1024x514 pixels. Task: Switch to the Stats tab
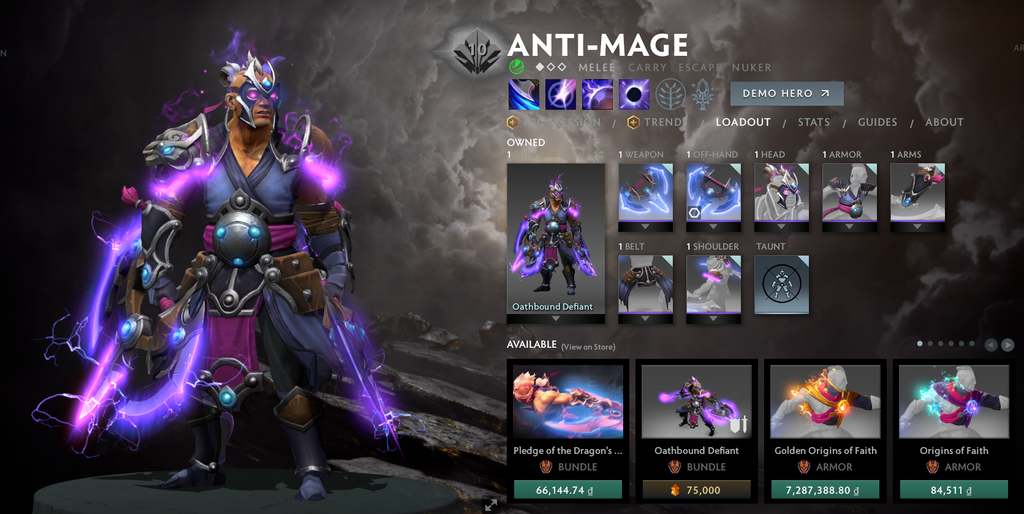[813, 122]
